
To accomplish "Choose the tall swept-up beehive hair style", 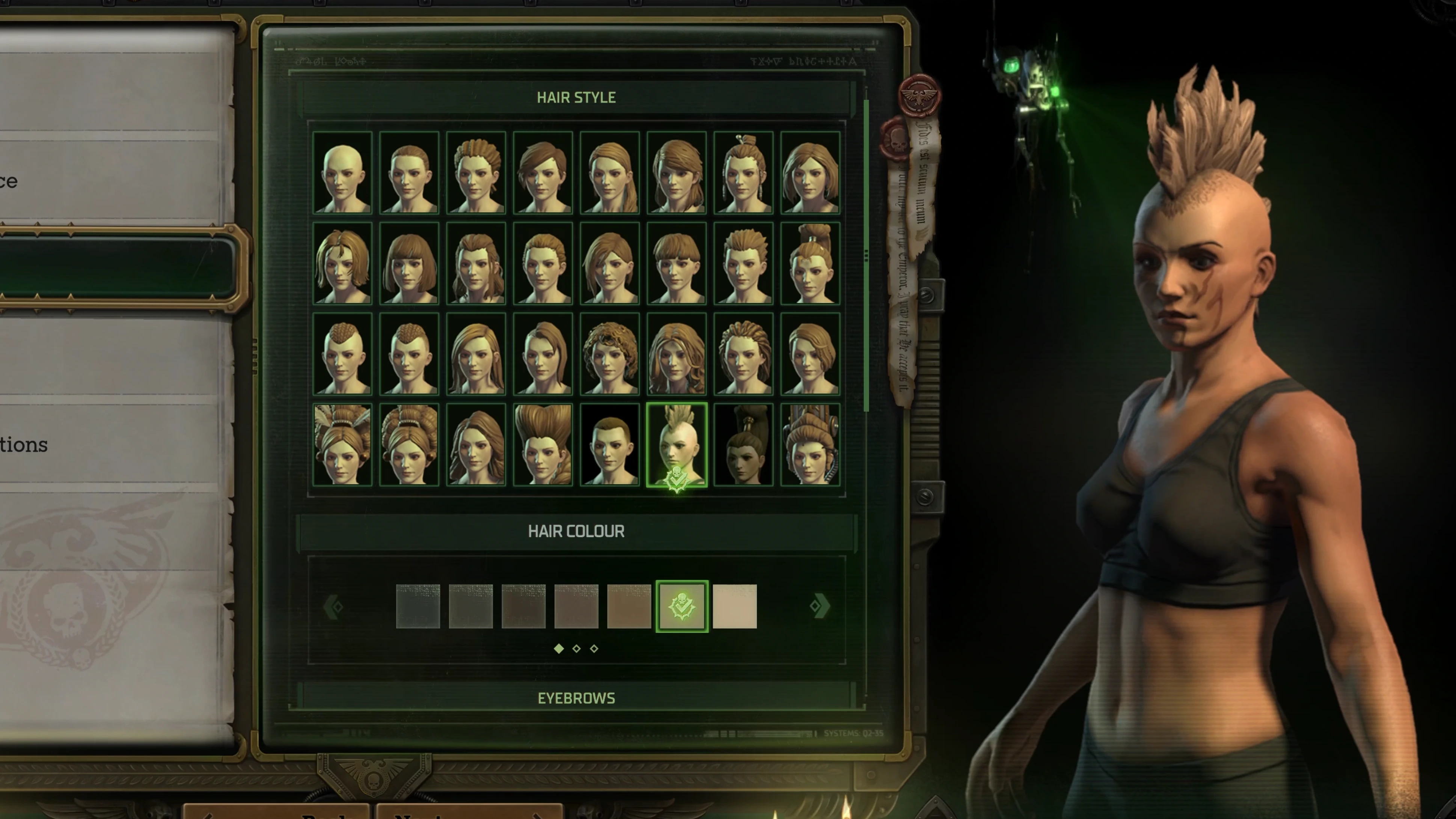I will tap(543, 445).
